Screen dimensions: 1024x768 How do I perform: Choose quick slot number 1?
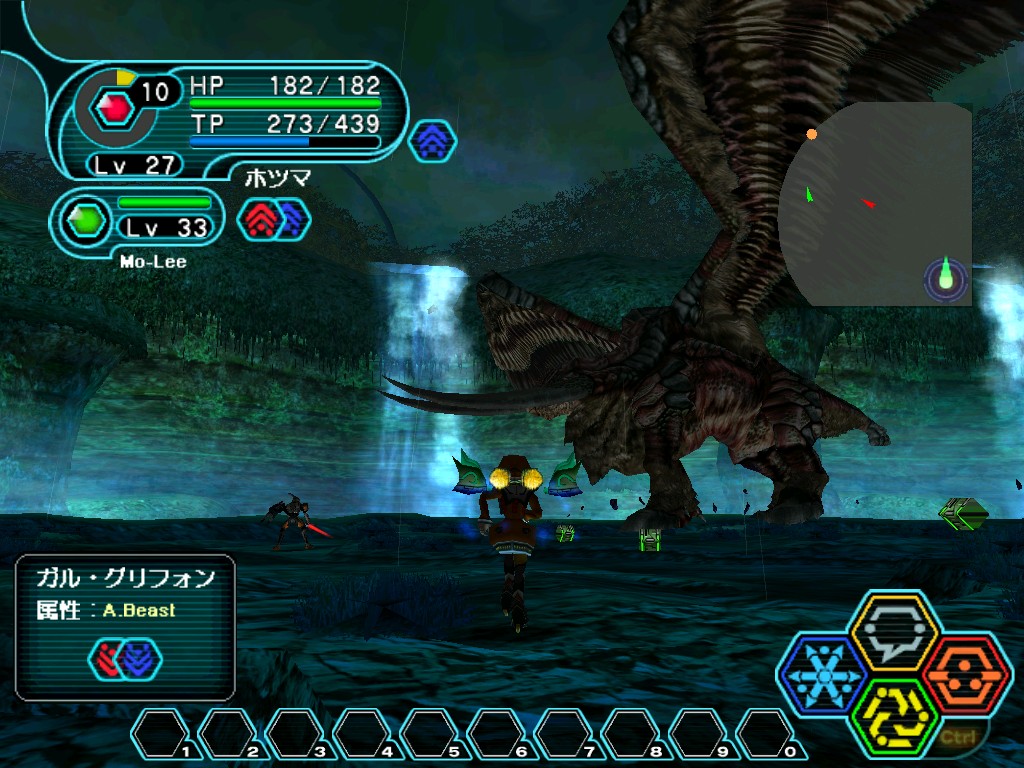point(163,735)
